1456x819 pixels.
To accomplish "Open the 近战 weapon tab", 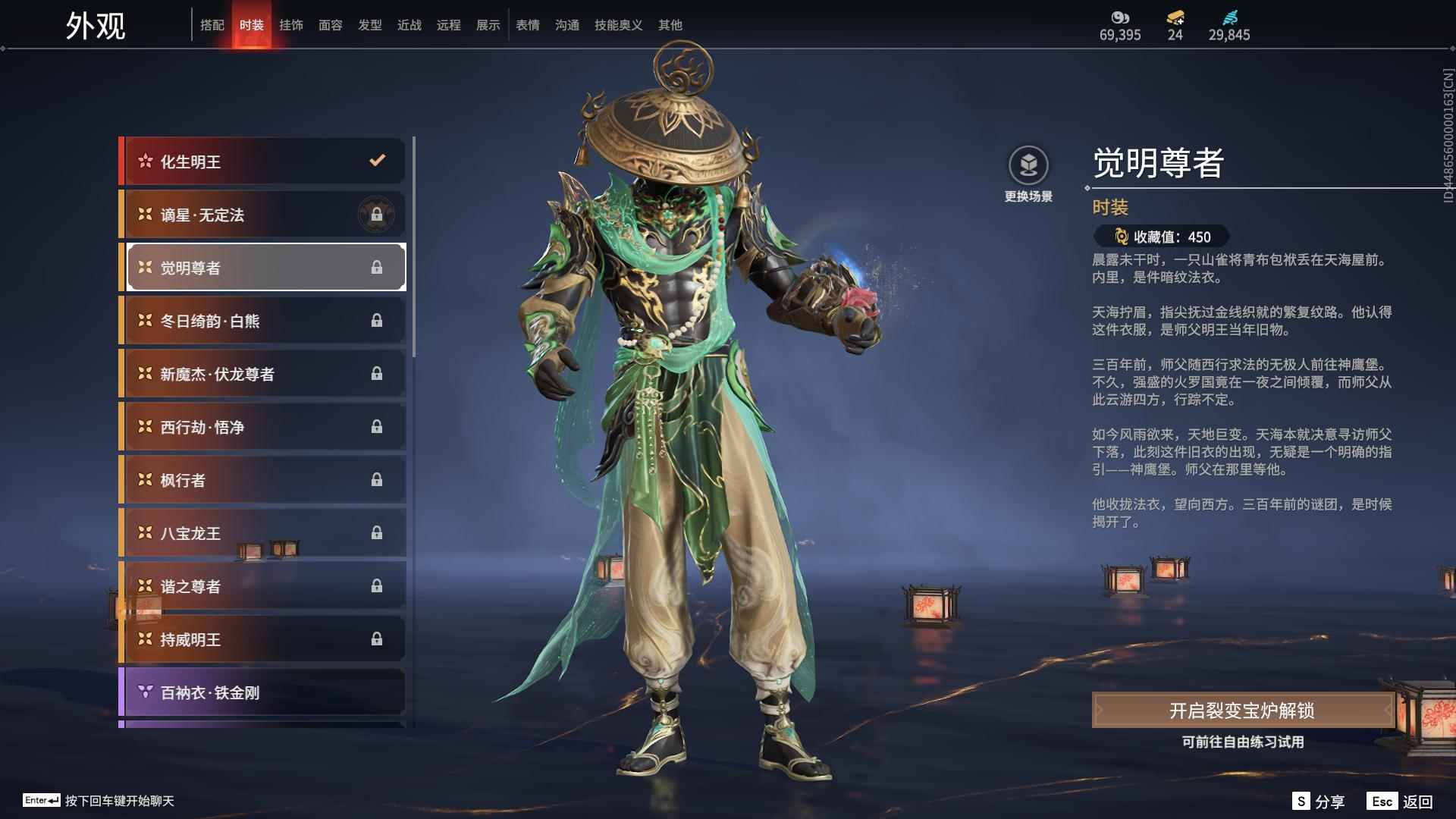I will click(409, 25).
